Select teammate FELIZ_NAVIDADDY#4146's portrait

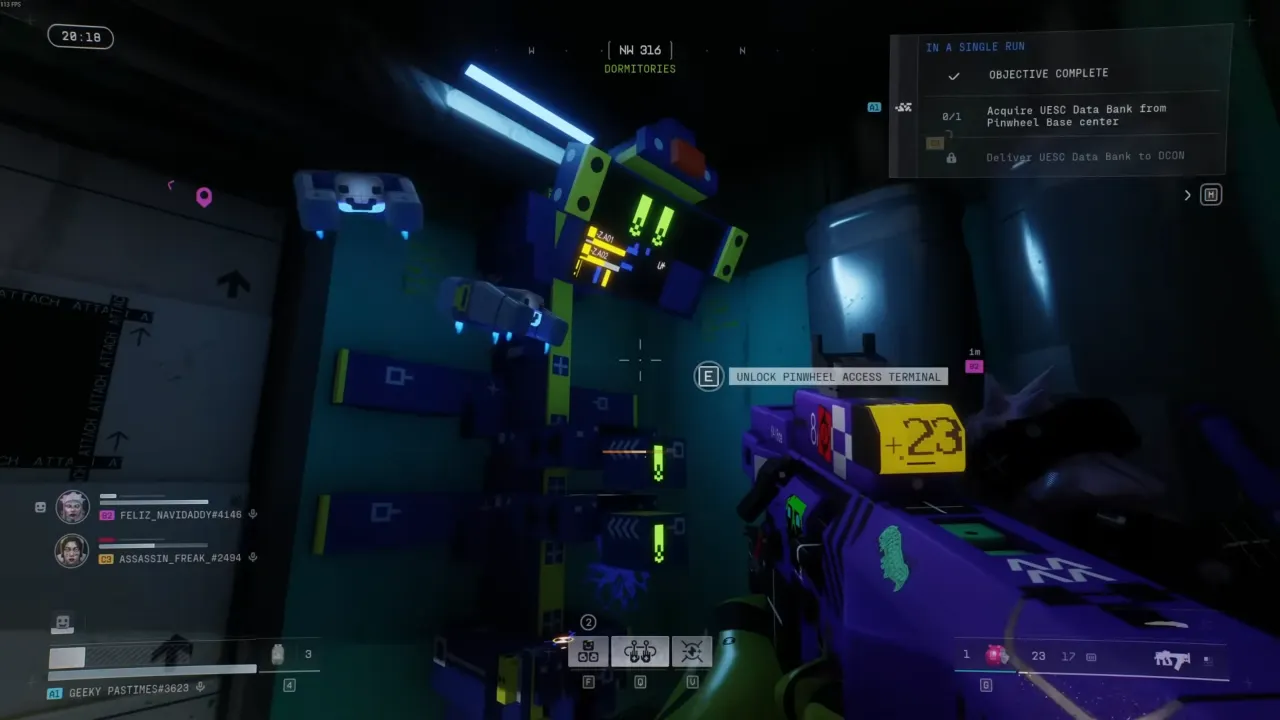coord(72,508)
